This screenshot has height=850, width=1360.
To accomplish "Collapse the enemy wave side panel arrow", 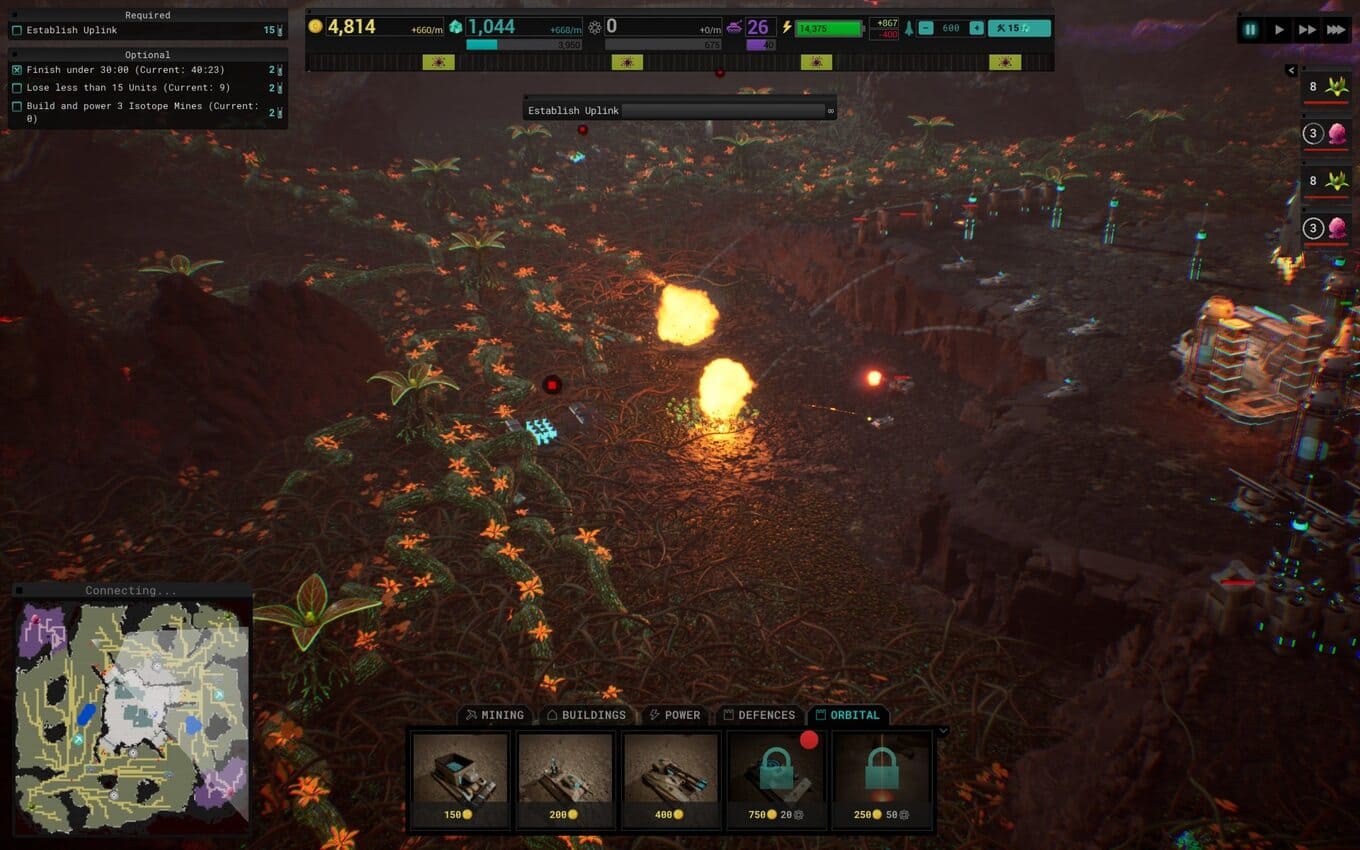I will point(1291,70).
